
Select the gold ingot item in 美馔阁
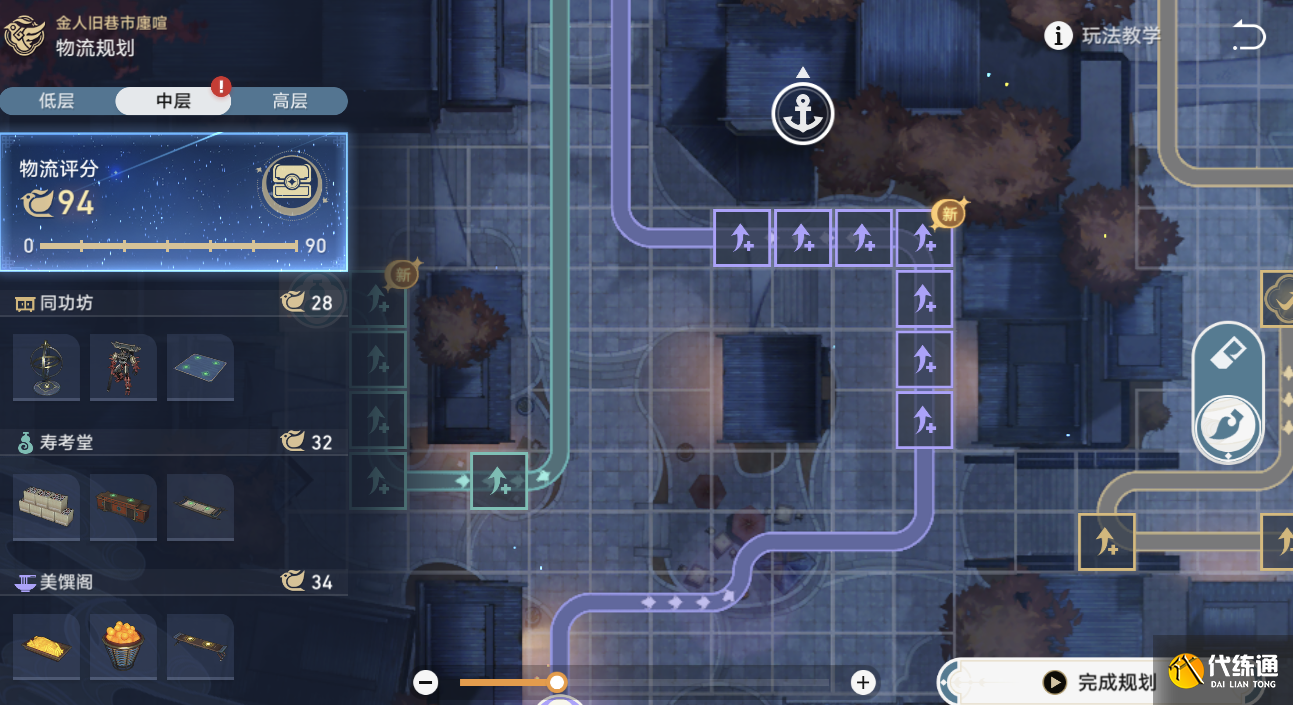46,646
